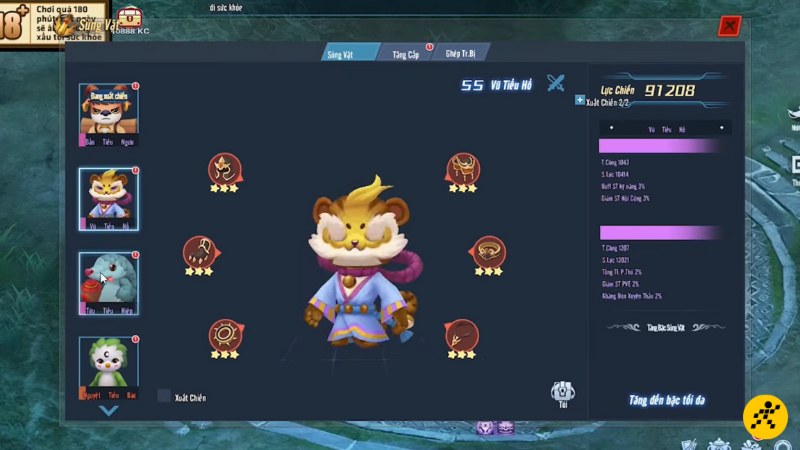Click the crossed swords icon beside Vũ Tiểu Hổ
Screen dimensions: 800x450
(x=556, y=84)
